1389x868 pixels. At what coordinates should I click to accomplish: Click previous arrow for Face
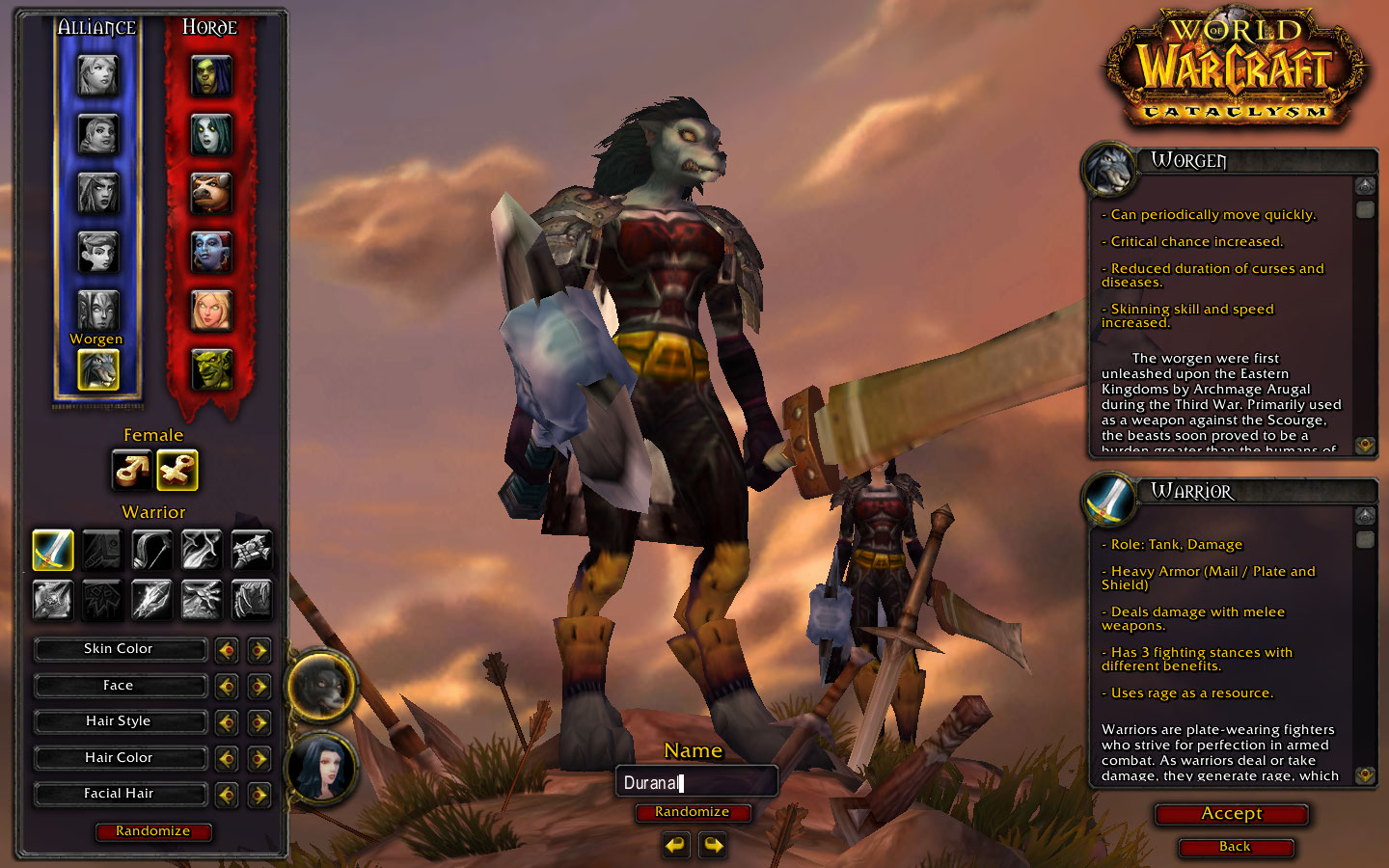[x=227, y=687]
